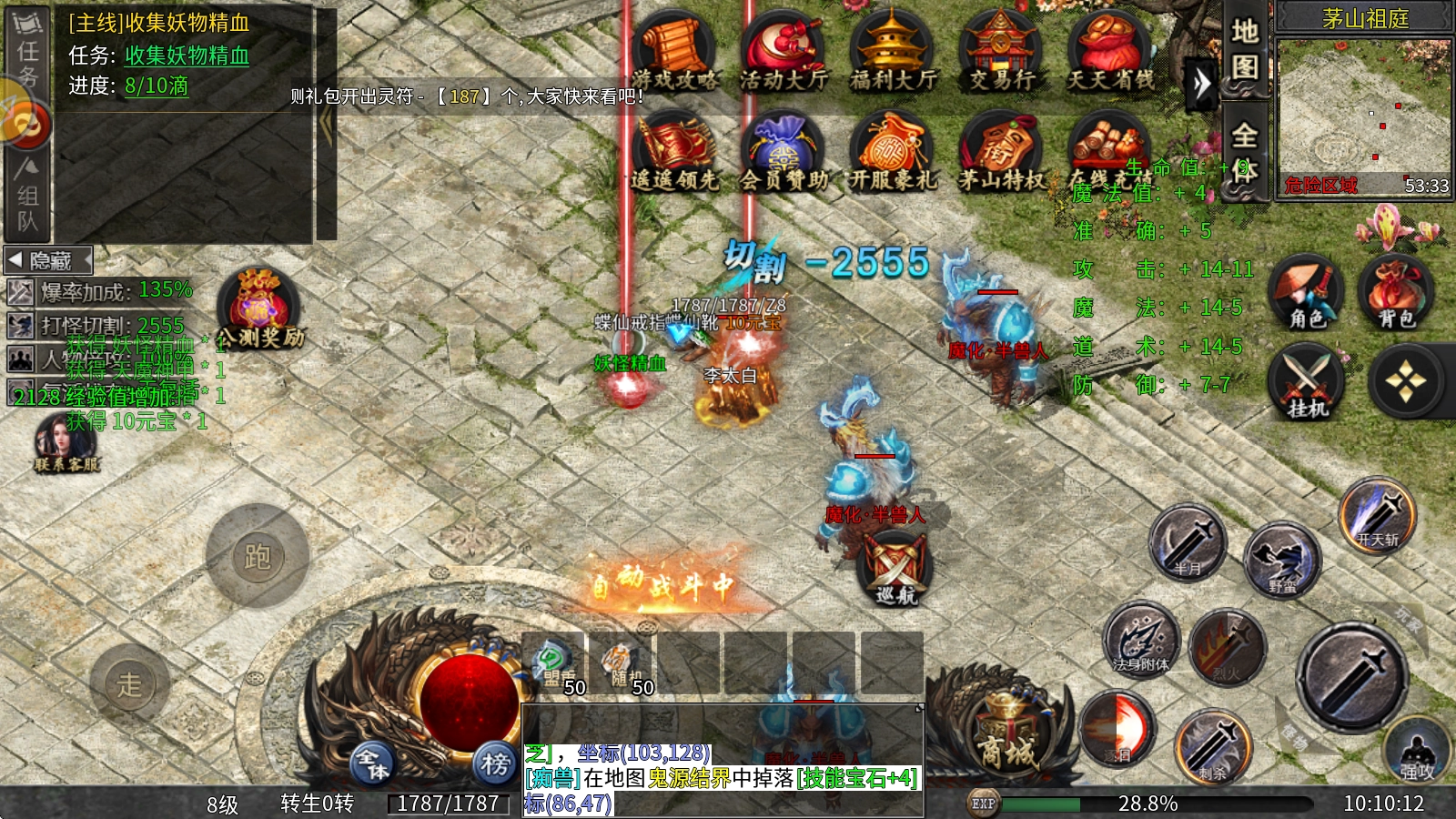Open the 榜 ranking button
The height and width of the screenshot is (819, 1456).
click(x=495, y=763)
